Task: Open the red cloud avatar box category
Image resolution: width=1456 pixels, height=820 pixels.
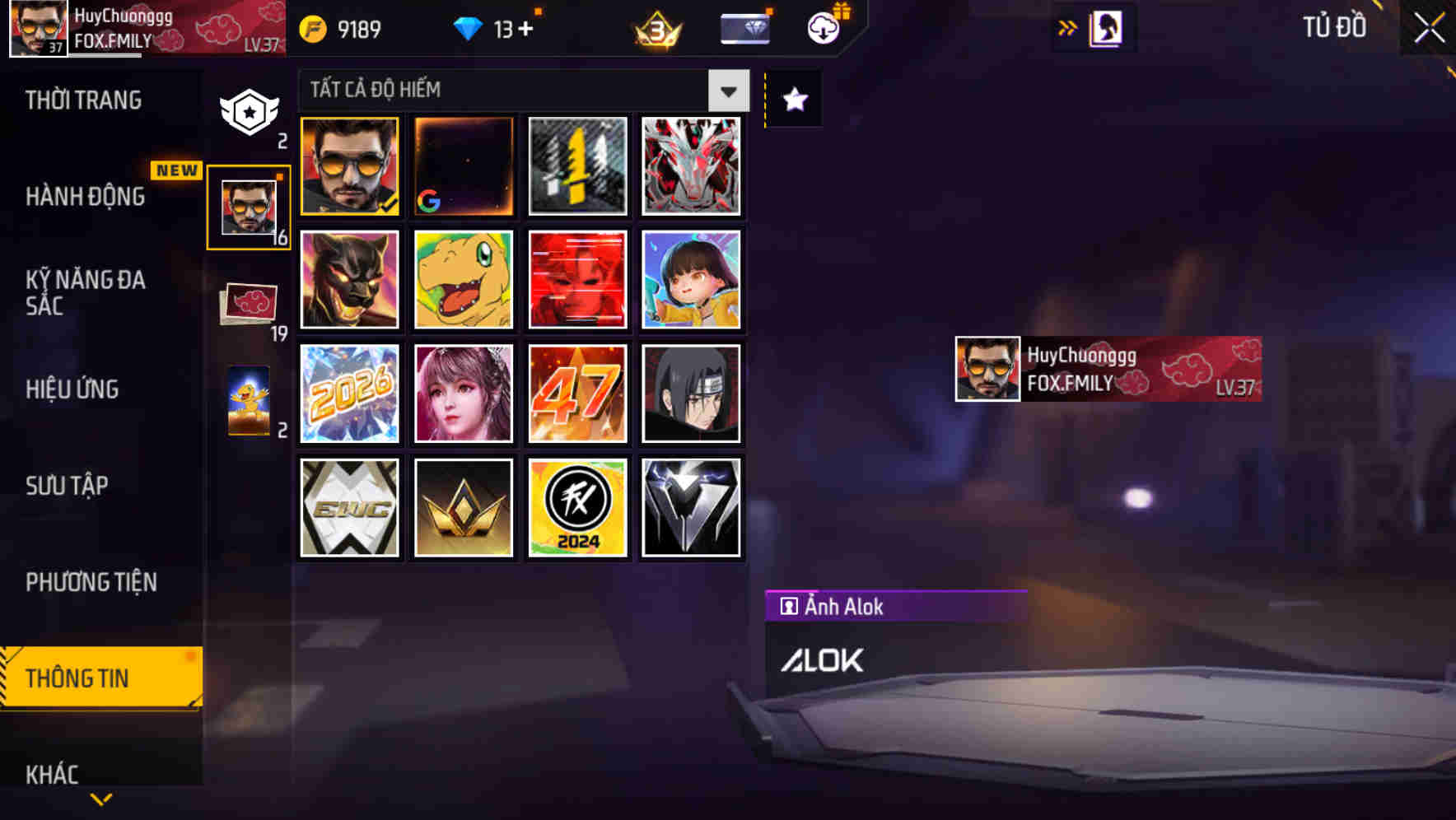Action: coord(246,301)
